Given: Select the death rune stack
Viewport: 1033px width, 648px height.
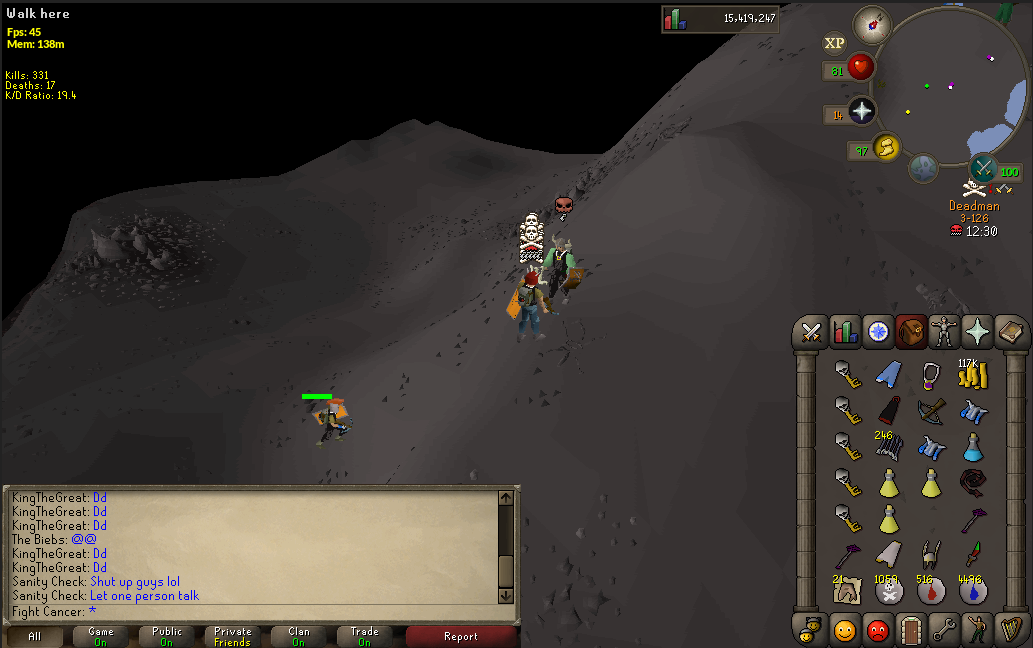Looking at the screenshot, I should (x=888, y=591).
